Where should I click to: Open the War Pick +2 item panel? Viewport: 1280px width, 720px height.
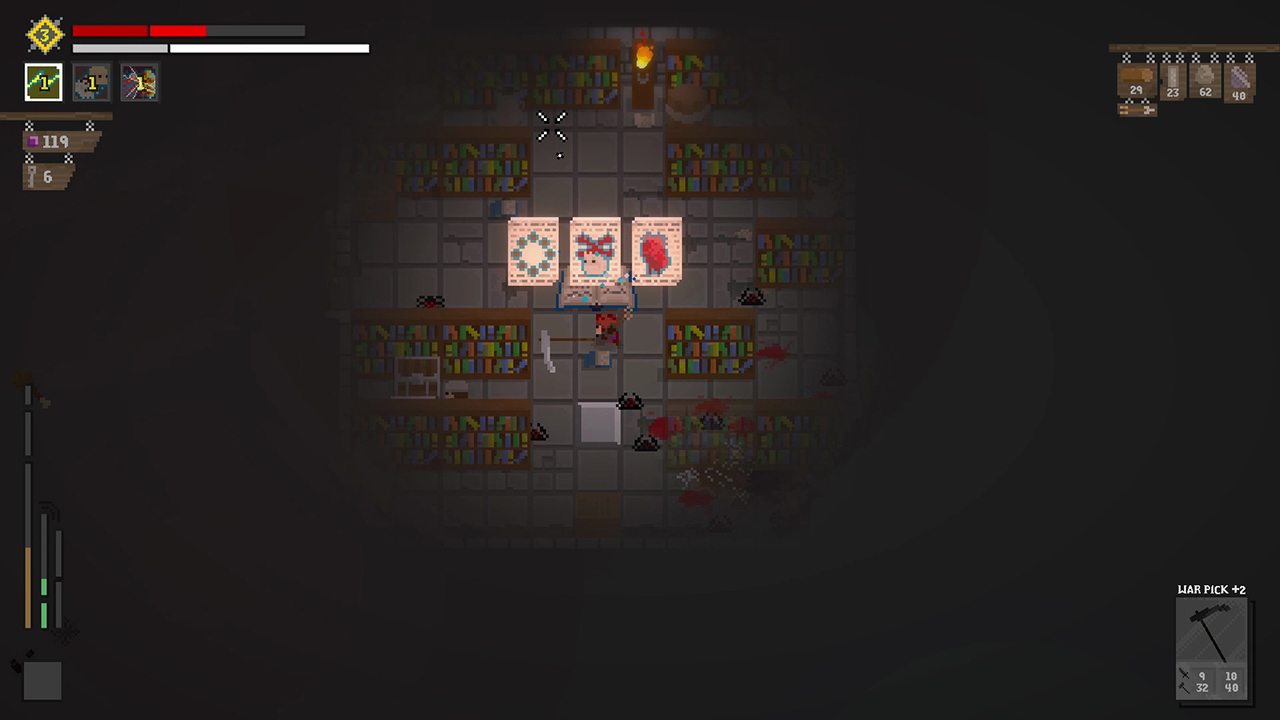(x=1211, y=589)
